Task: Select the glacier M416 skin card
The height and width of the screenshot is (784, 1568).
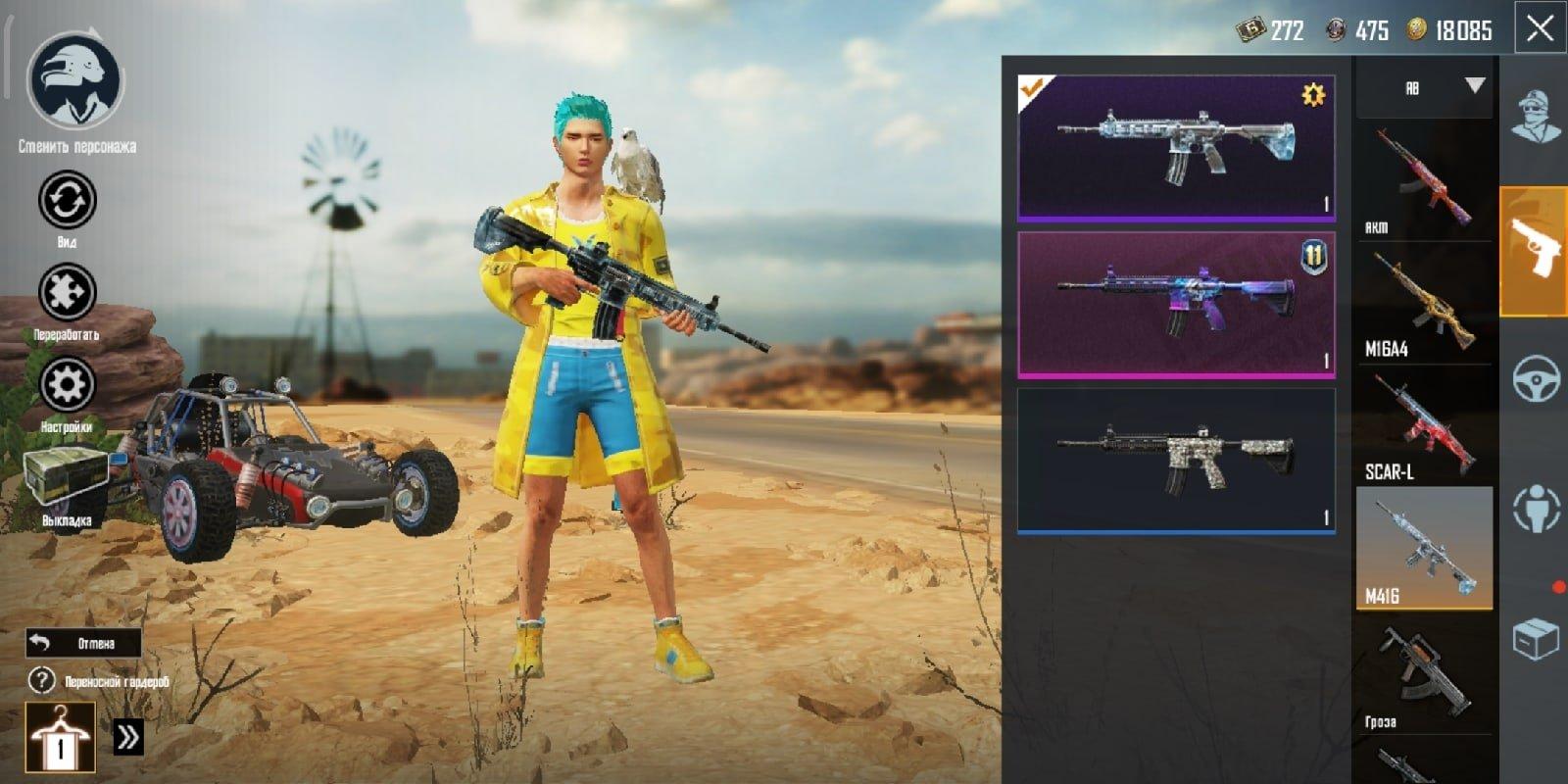Action: tap(1176, 148)
